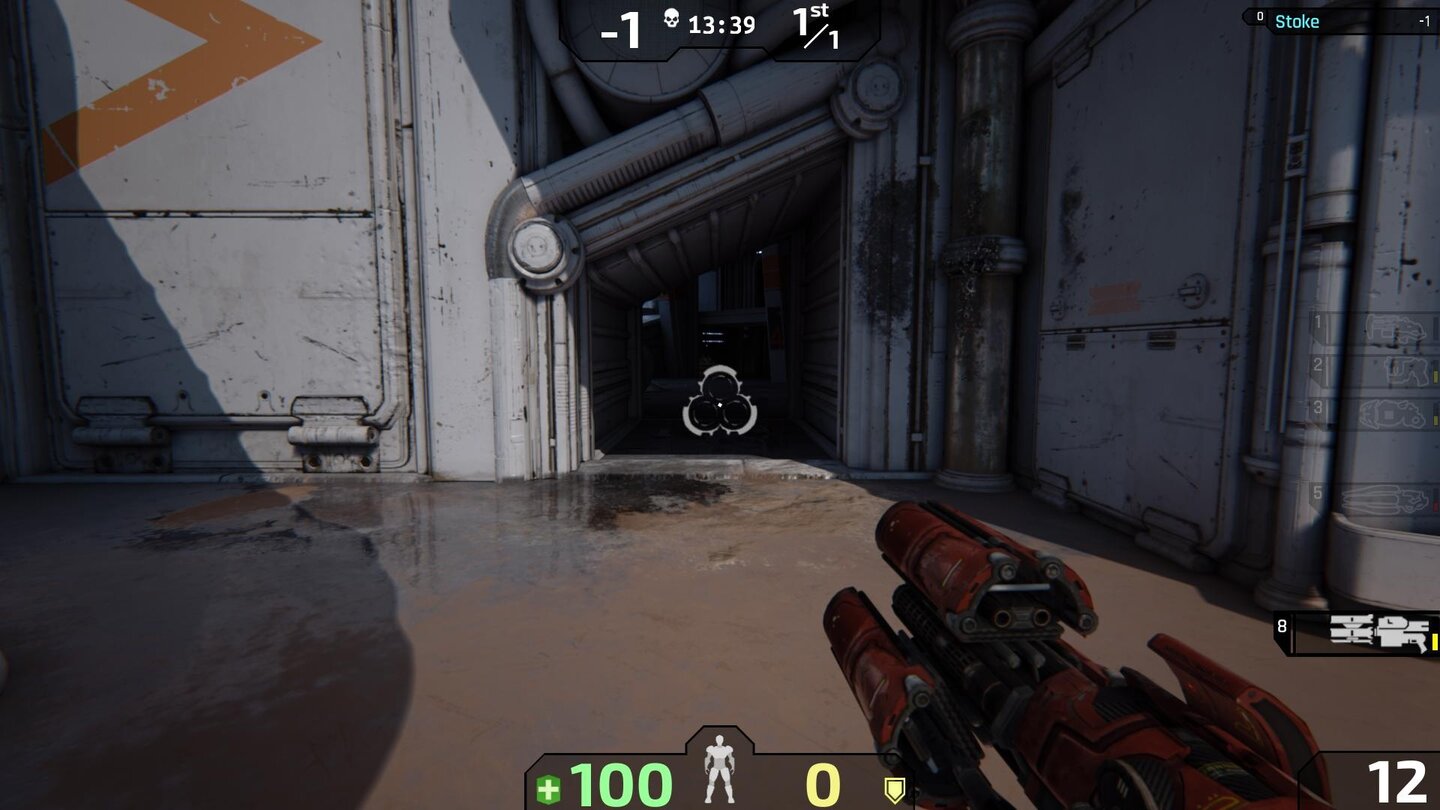Viewport: 1440px width, 810px height.
Task: Select the flak cannon in slot 5
Action: pos(1386,496)
